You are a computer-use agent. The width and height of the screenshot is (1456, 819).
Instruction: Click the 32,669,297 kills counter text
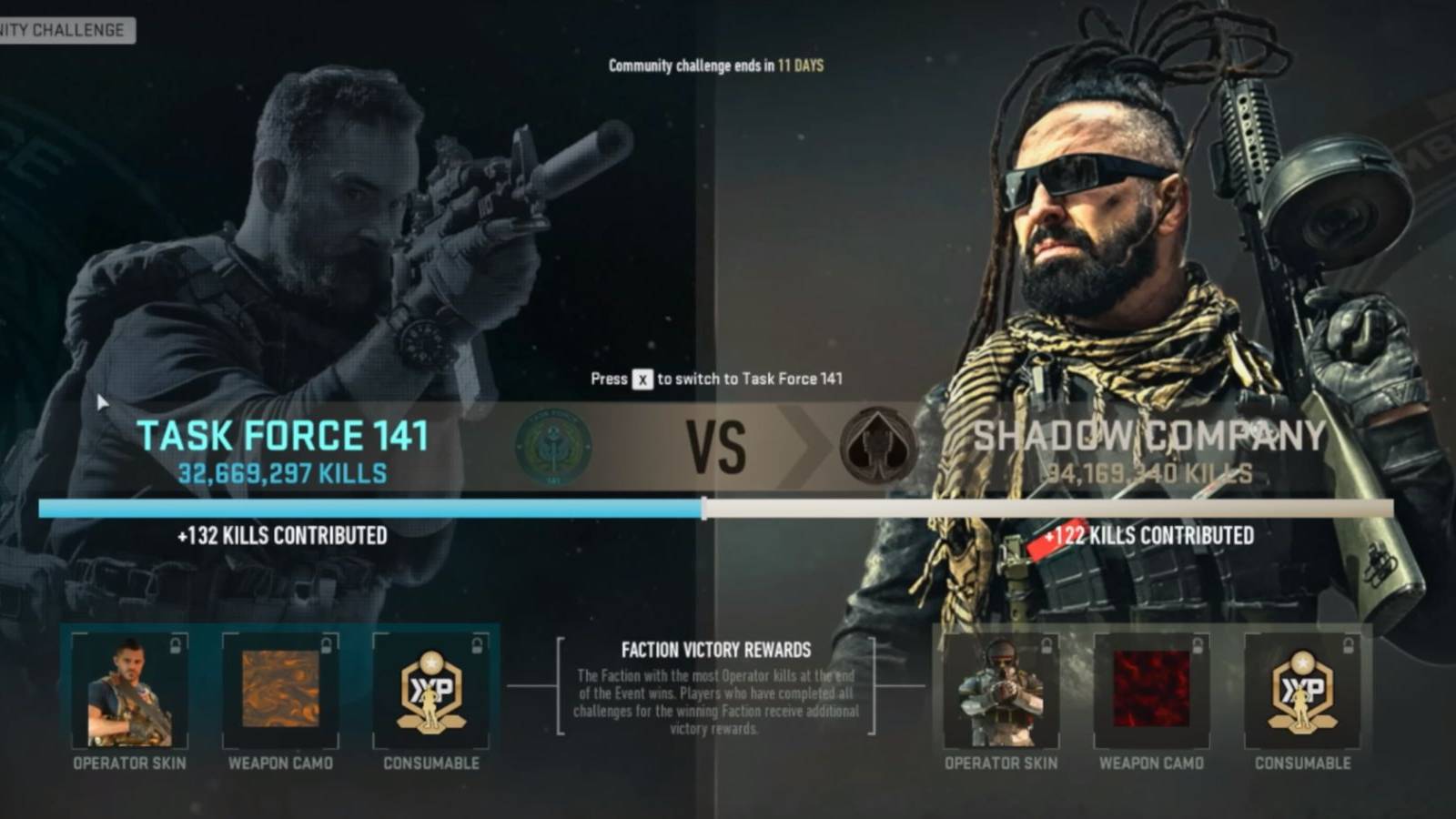point(284,473)
